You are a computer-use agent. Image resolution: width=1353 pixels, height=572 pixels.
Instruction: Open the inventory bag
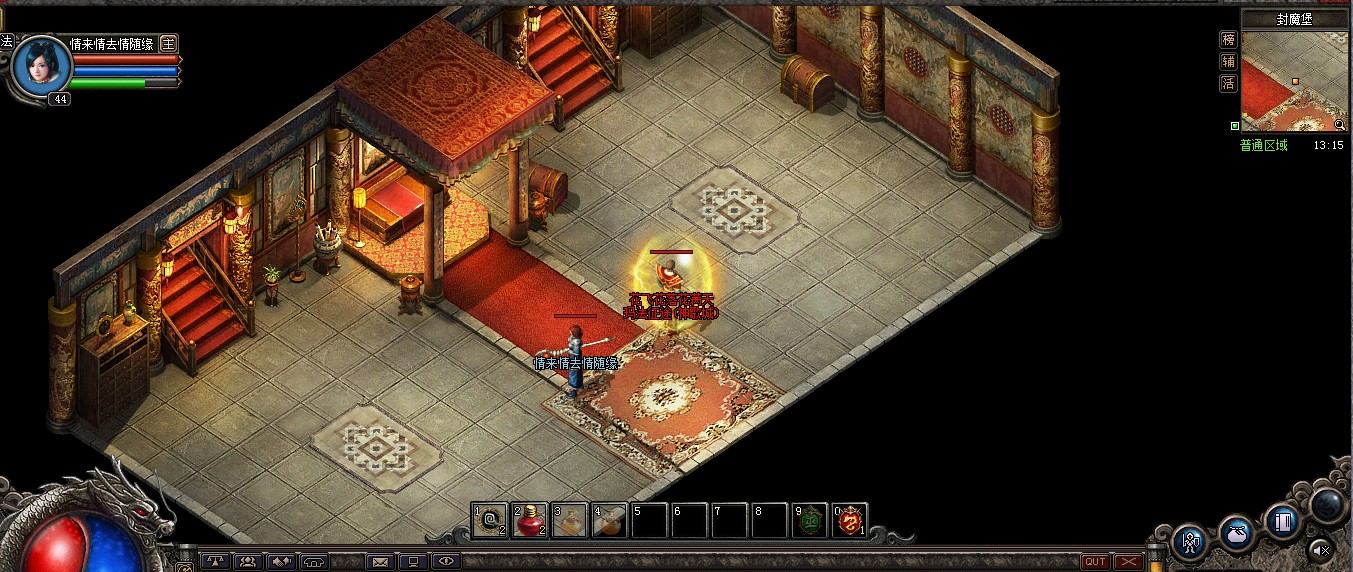(x=1237, y=531)
